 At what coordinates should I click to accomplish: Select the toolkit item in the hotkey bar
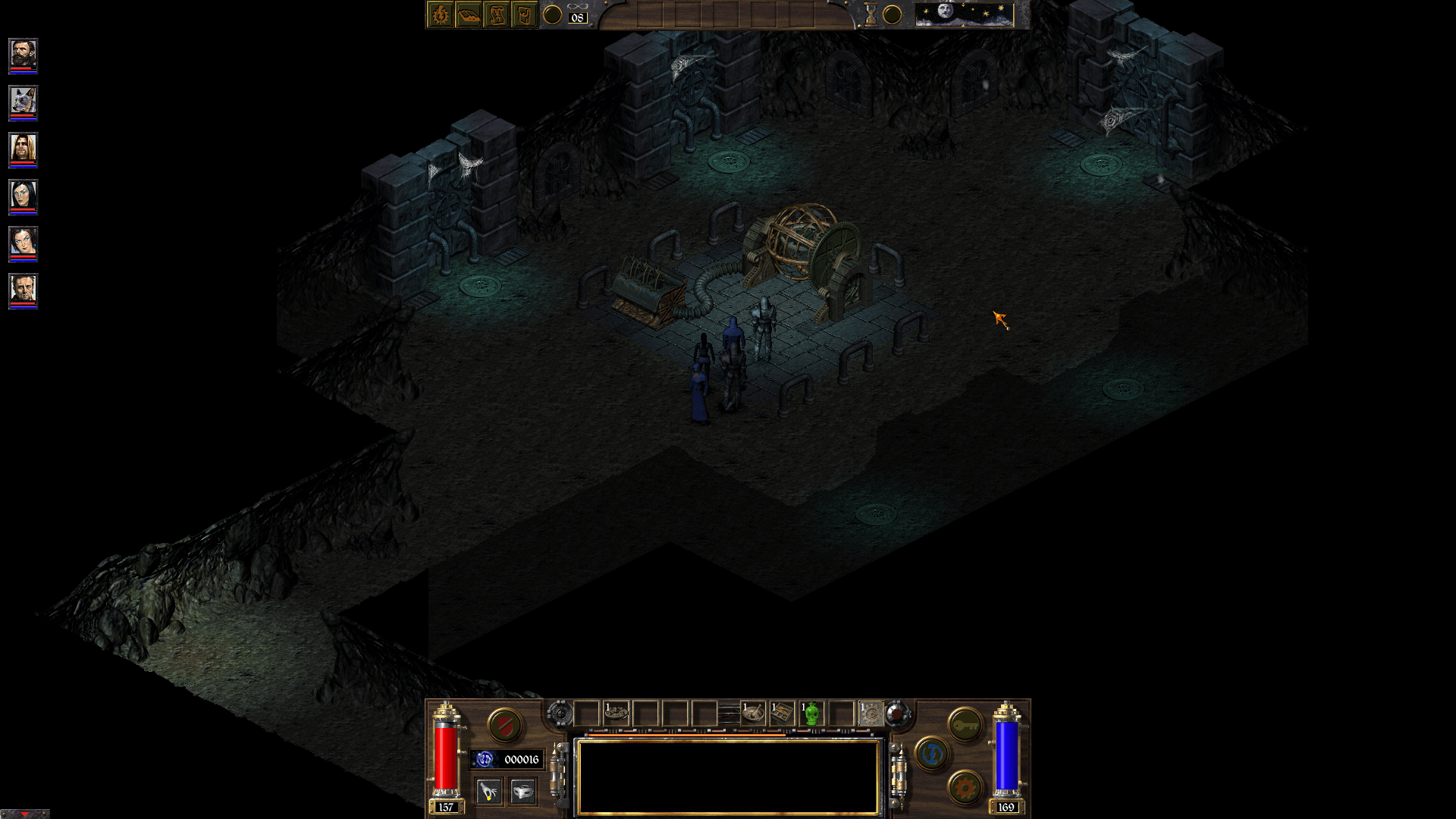(x=783, y=713)
